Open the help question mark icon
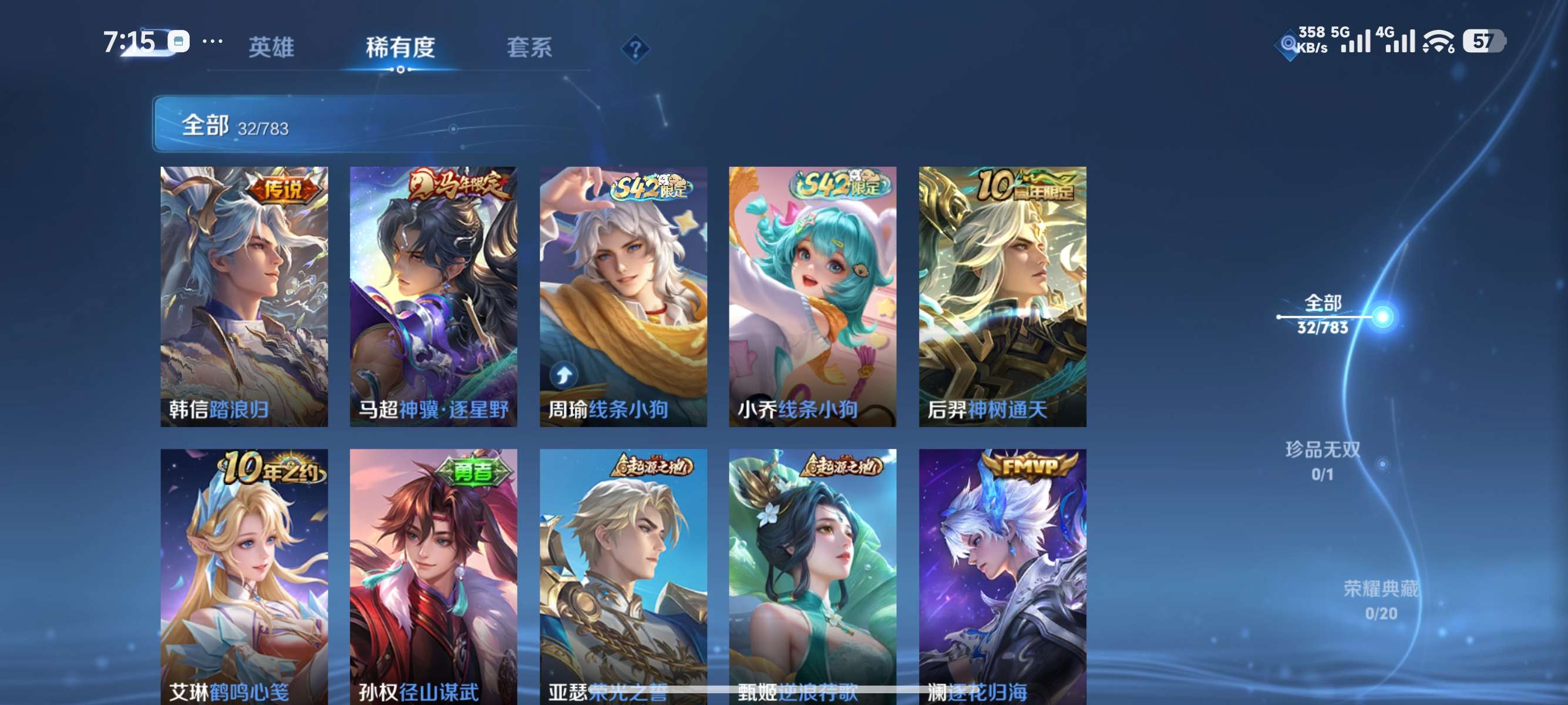 [x=635, y=48]
